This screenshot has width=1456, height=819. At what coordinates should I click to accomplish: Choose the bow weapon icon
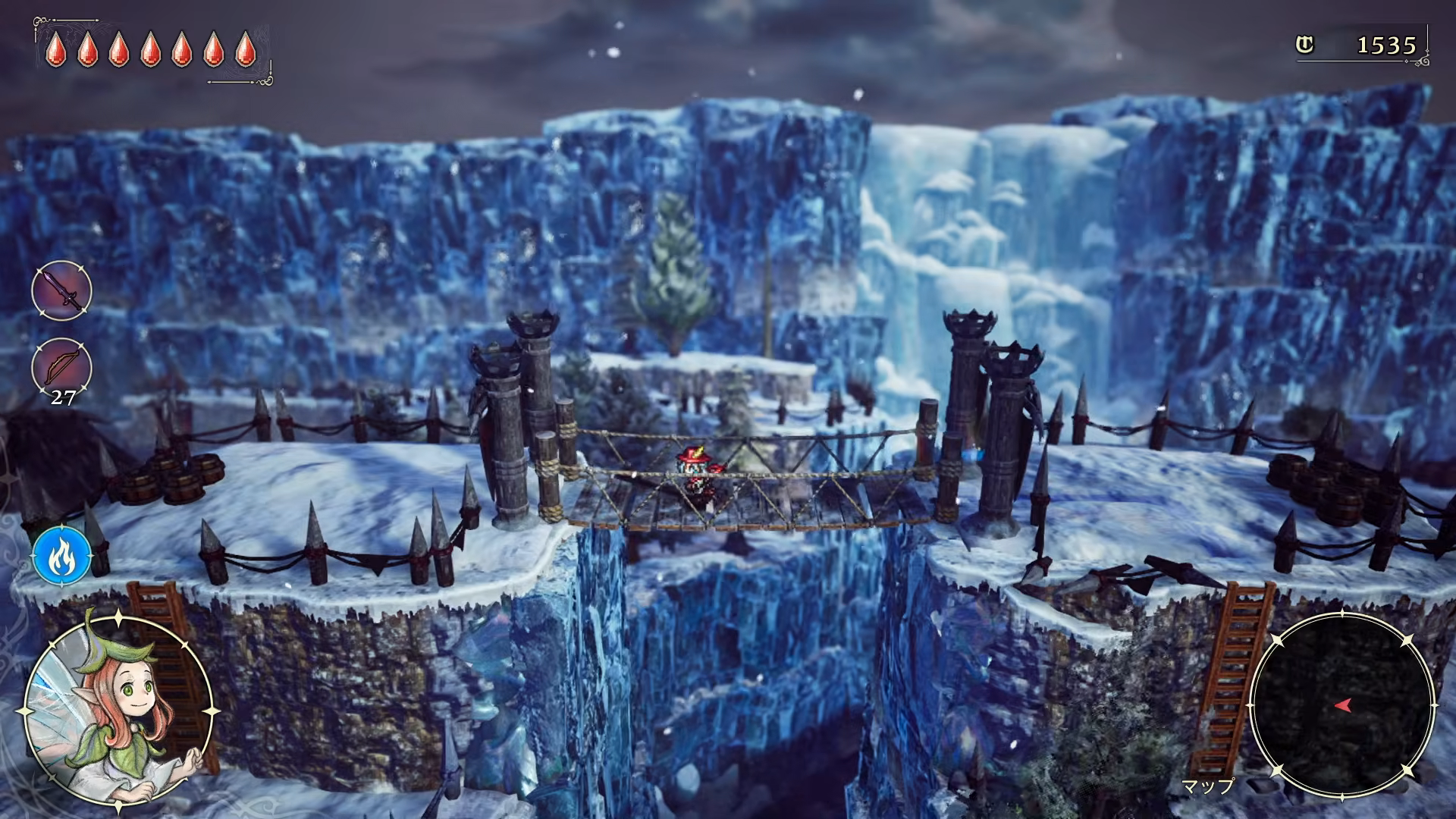(x=61, y=366)
